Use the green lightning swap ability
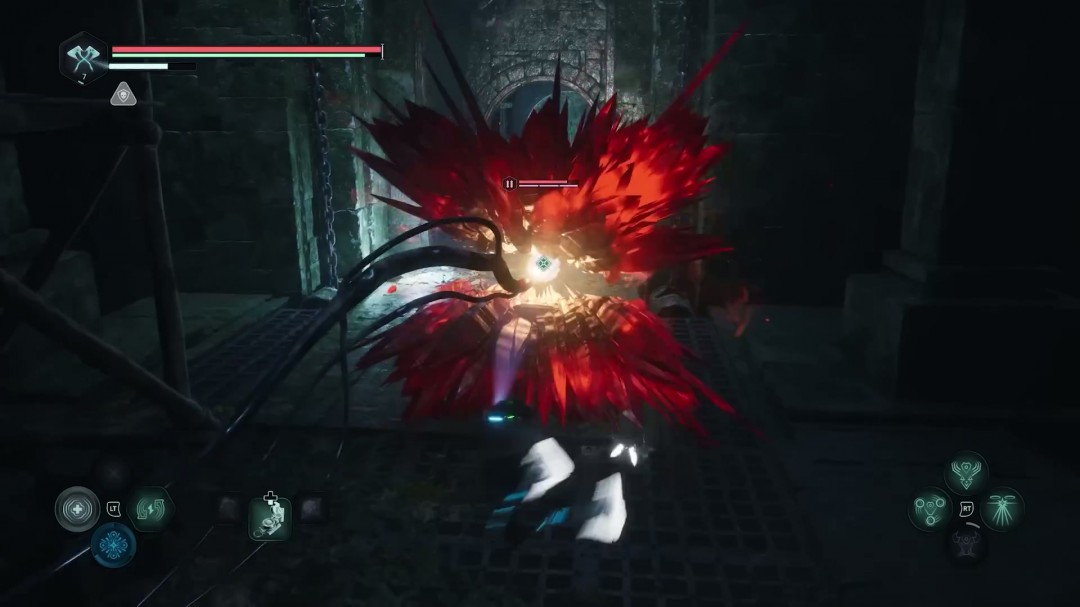 pos(151,508)
